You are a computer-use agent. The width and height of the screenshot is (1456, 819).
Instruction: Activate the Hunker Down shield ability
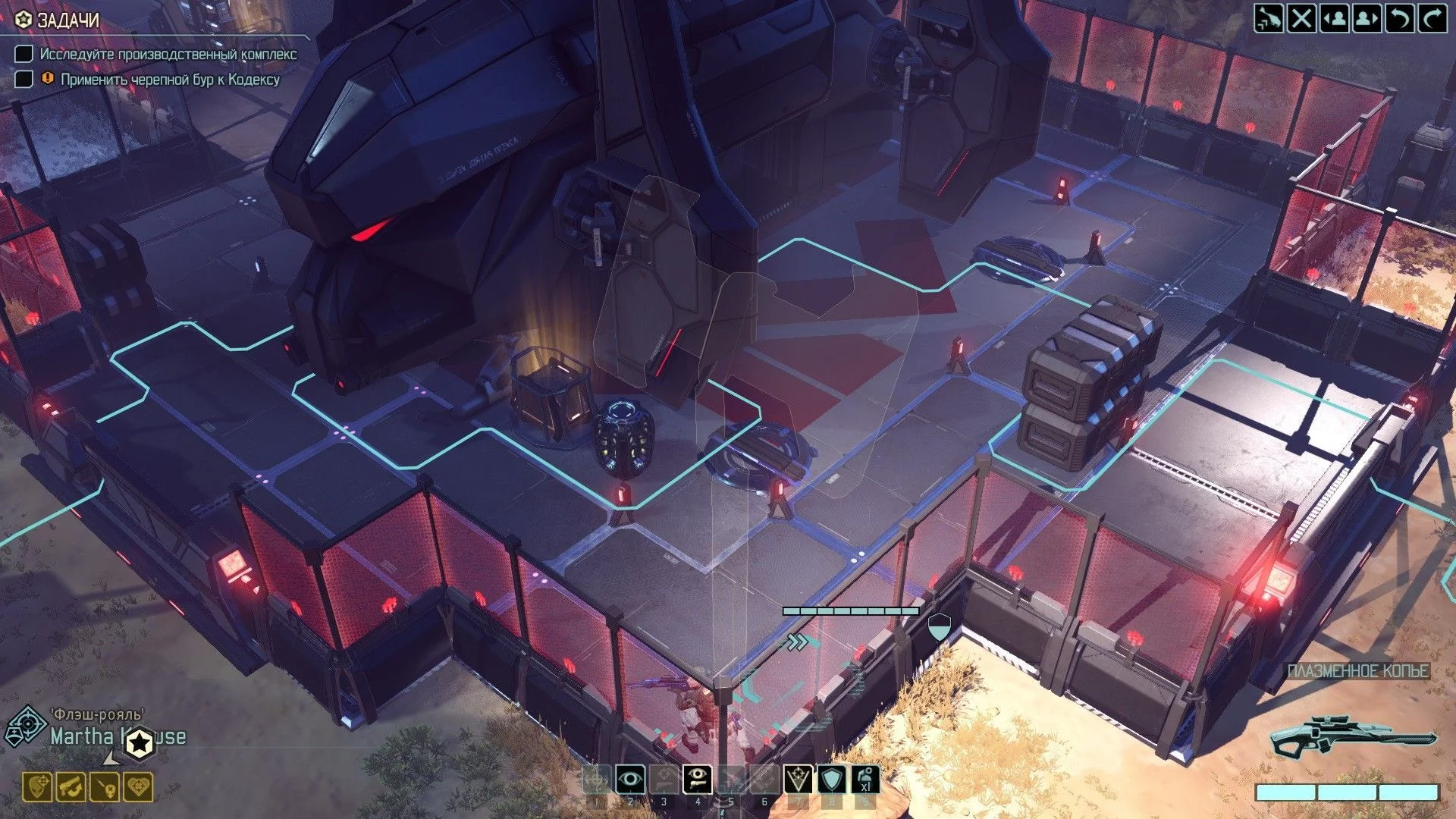[x=831, y=779]
